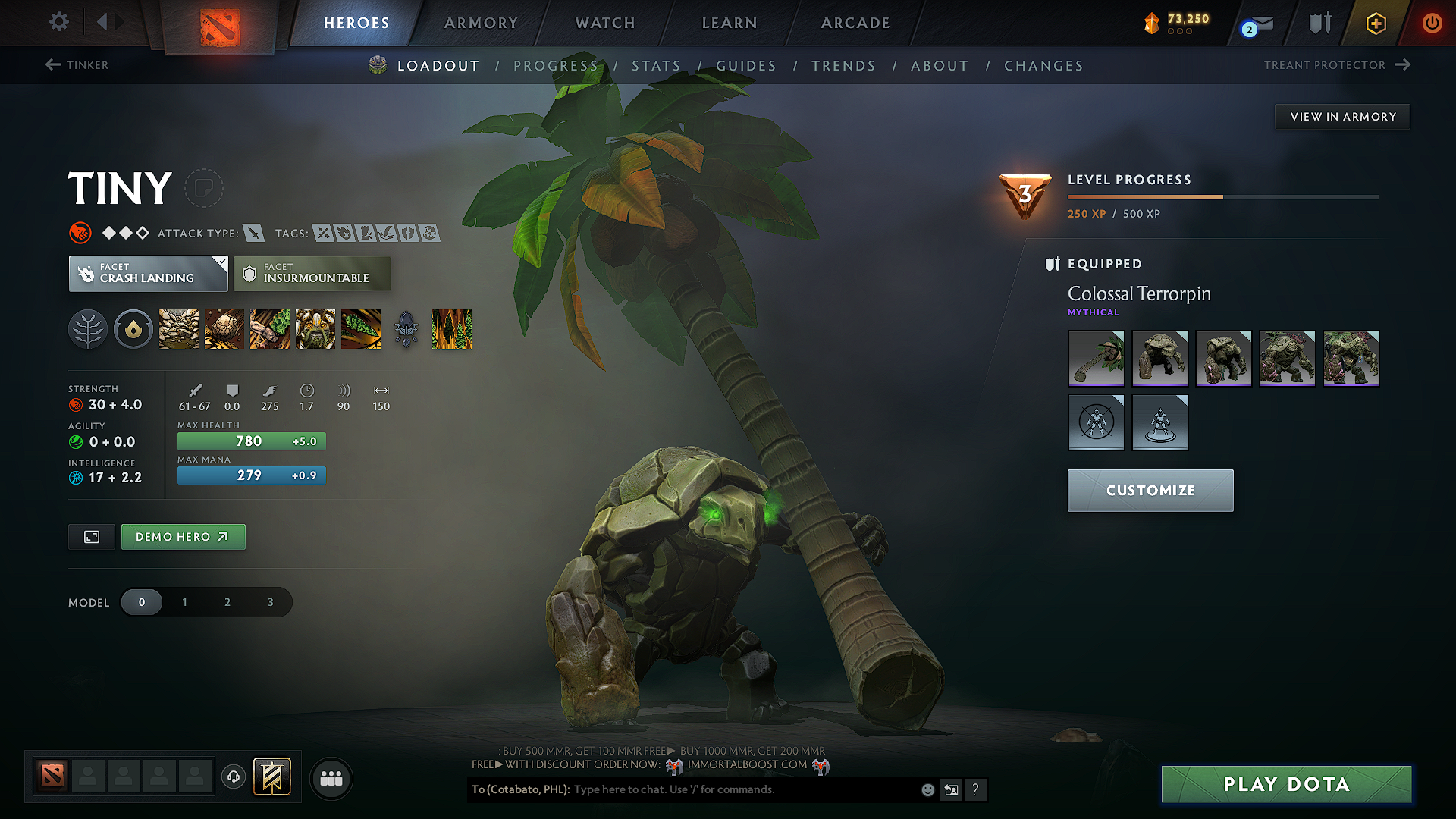Select model 0 for Tiny
The image size is (1456, 819).
(x=142, y=601)
